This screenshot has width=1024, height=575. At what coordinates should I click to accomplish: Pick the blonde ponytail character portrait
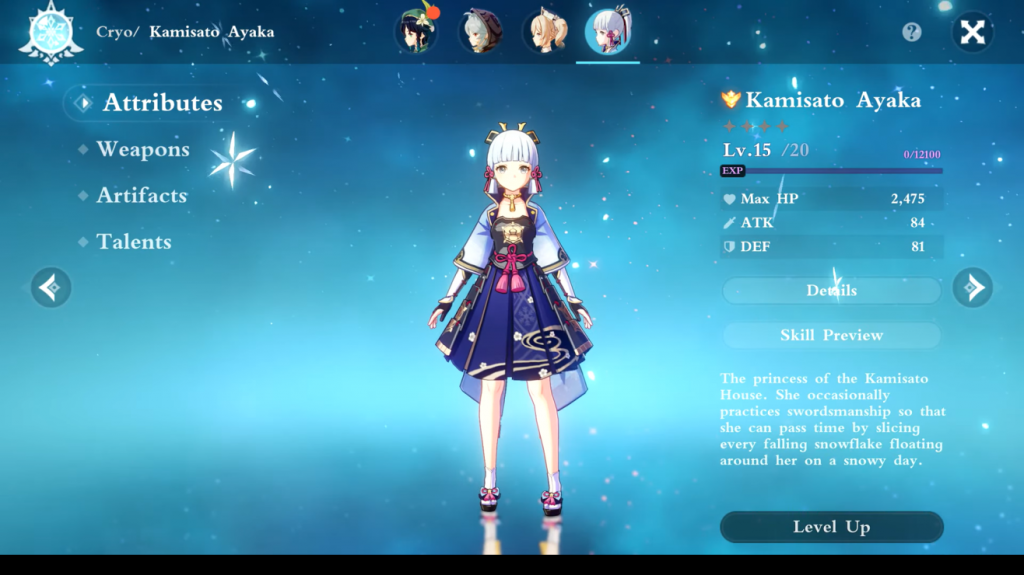pyautogui.click(x=544, y=31)
